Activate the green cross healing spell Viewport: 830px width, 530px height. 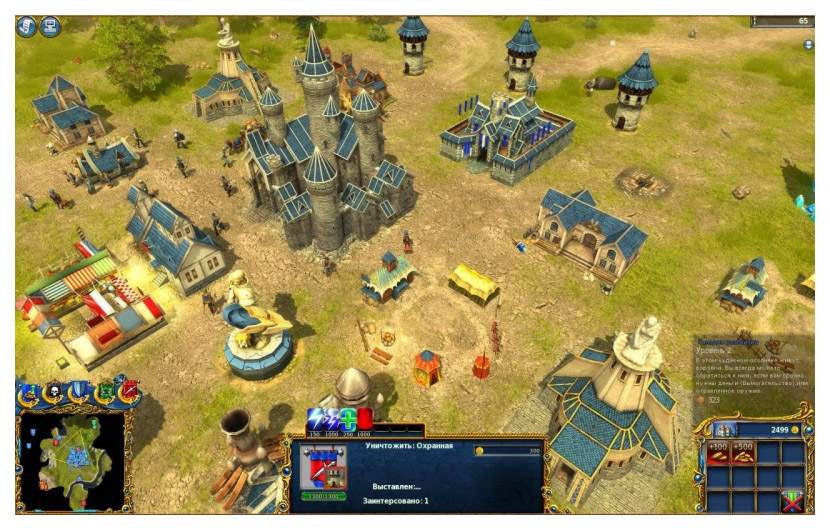point(349,419)
